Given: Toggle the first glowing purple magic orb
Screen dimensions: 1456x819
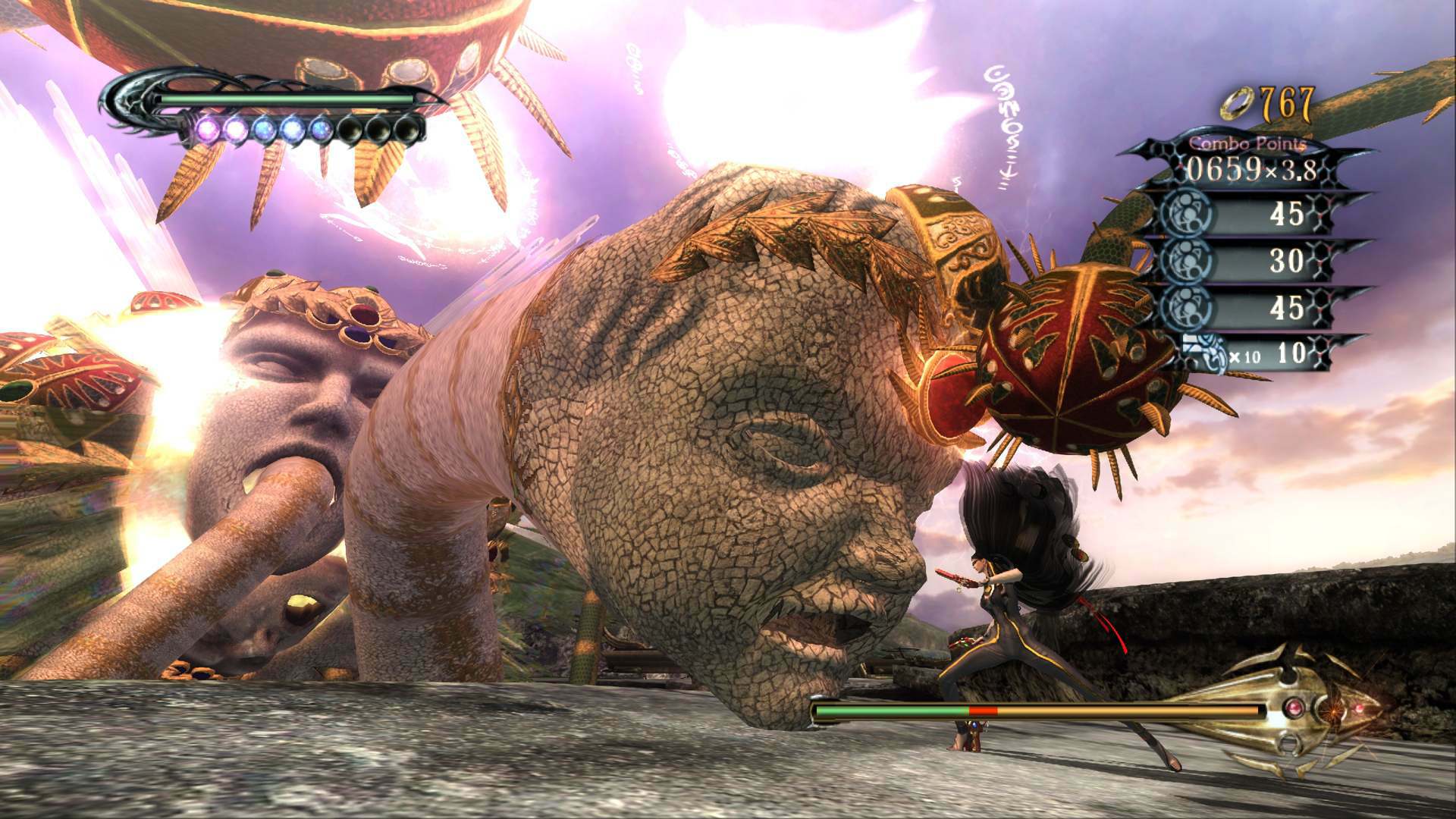Looking at the screenshot, I should tap(208, 127).
